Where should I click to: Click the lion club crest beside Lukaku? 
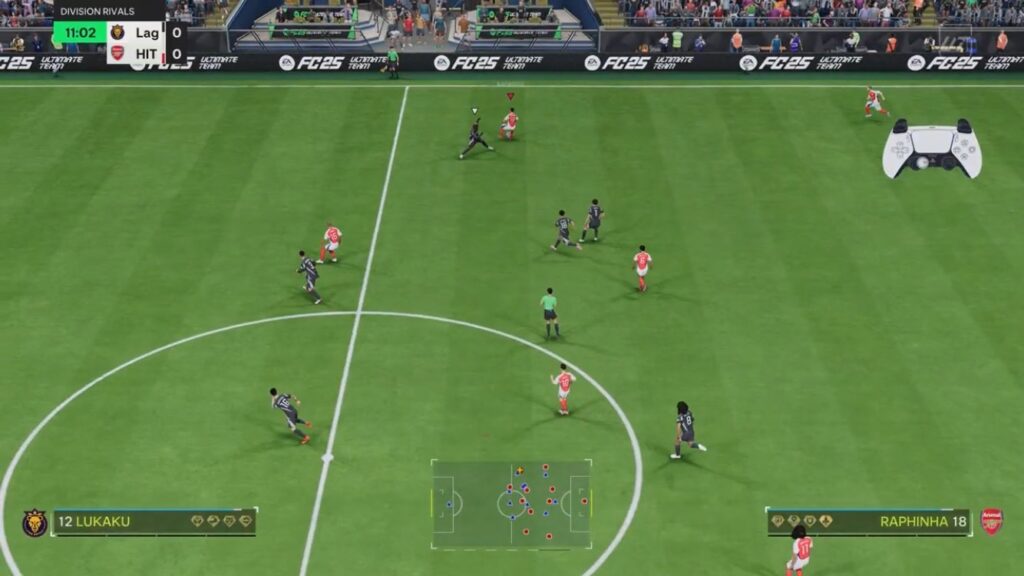pyautogui.click(x=34, y=522)
